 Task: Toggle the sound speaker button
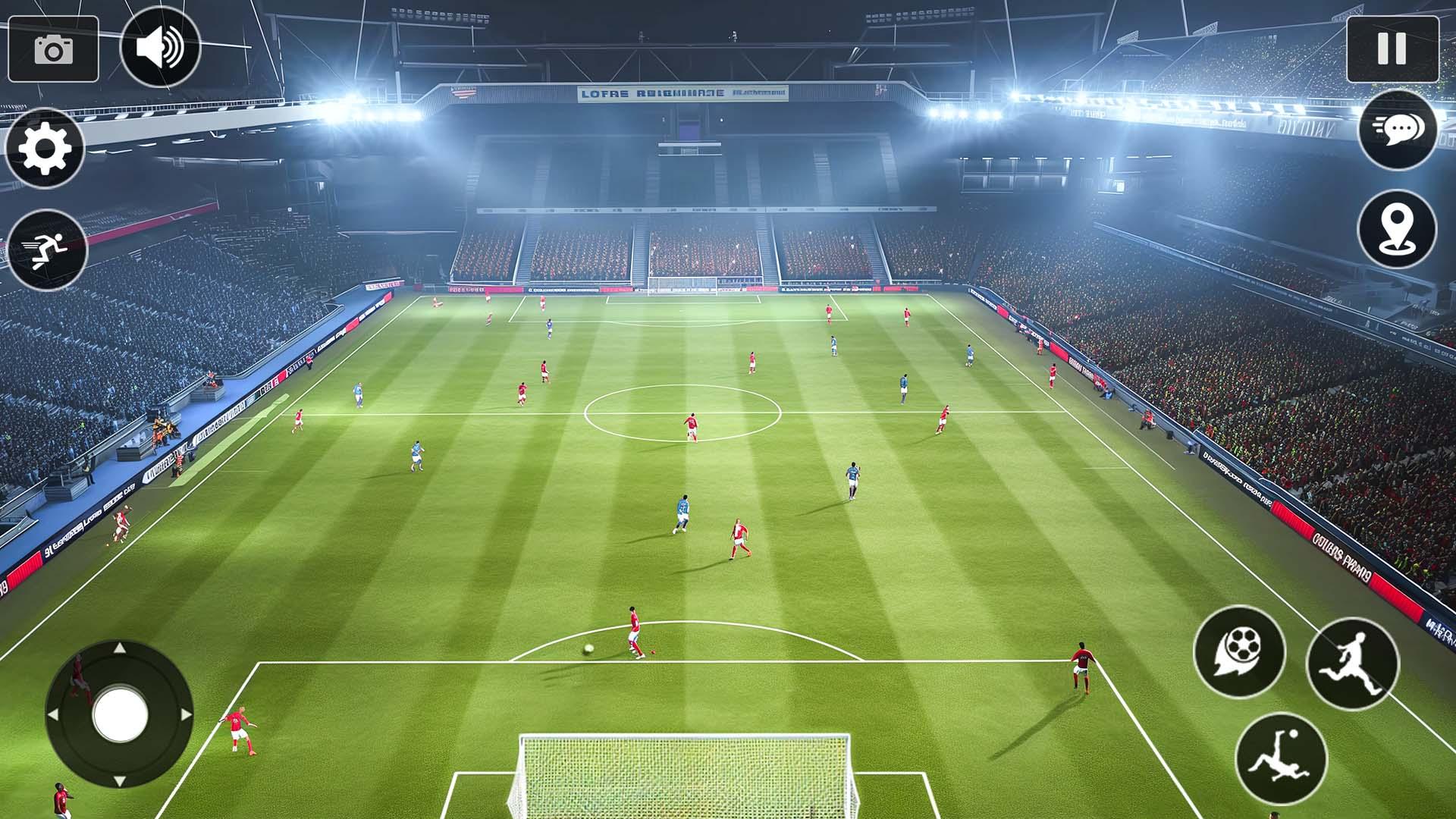160,47
